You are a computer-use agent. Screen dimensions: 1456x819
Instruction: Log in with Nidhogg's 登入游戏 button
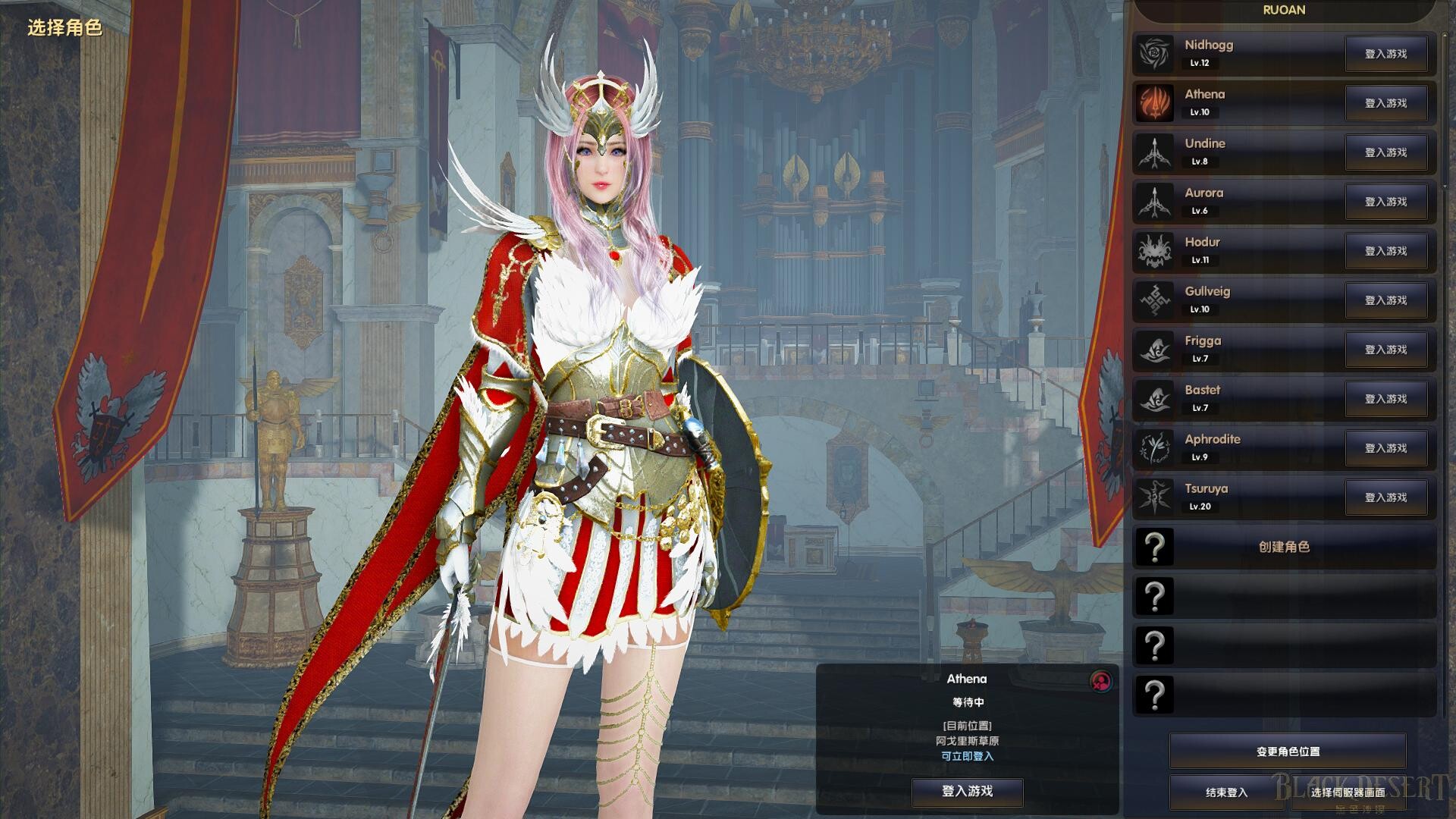click(x=1385, y=54)
